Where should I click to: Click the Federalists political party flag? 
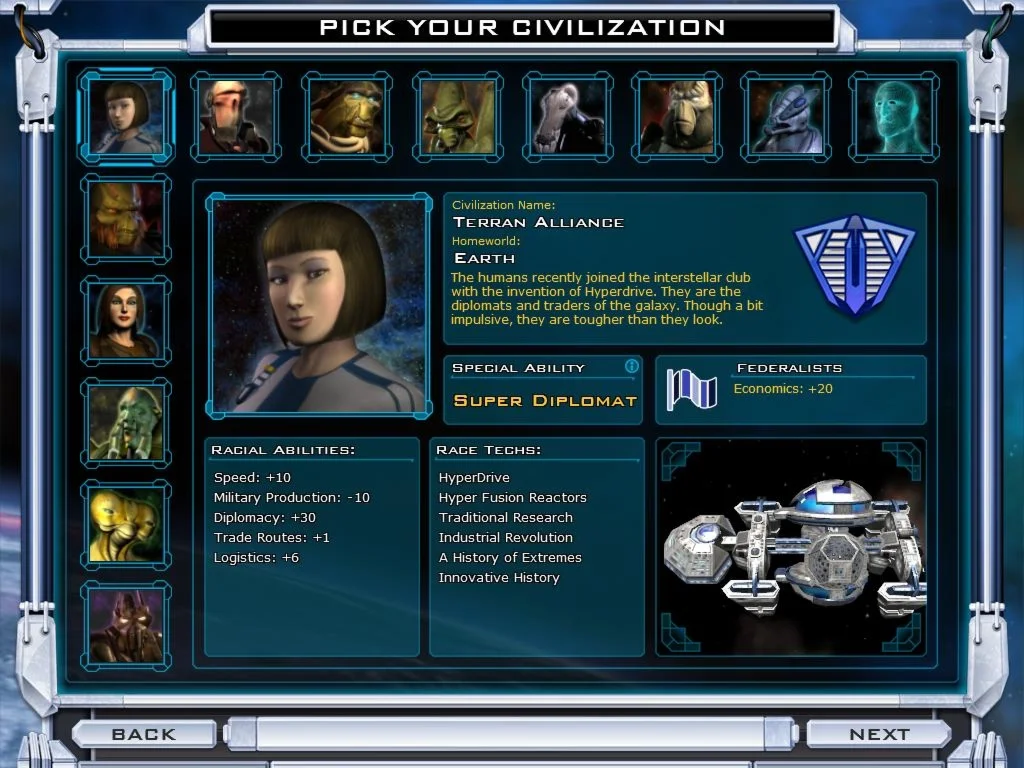tap(692, 389)
